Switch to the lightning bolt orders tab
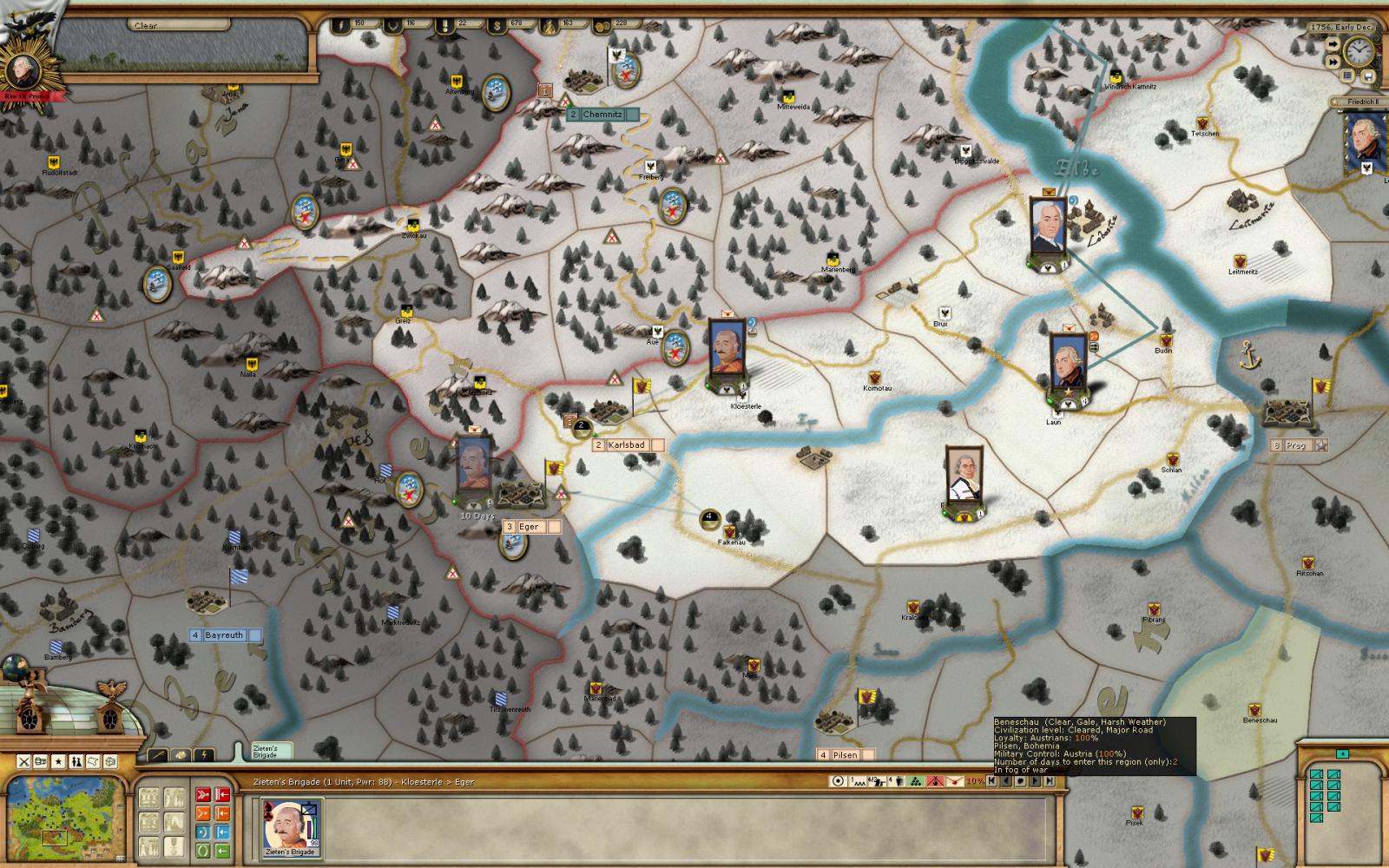Screen dimensions: 1389x868 coord(203,755)
